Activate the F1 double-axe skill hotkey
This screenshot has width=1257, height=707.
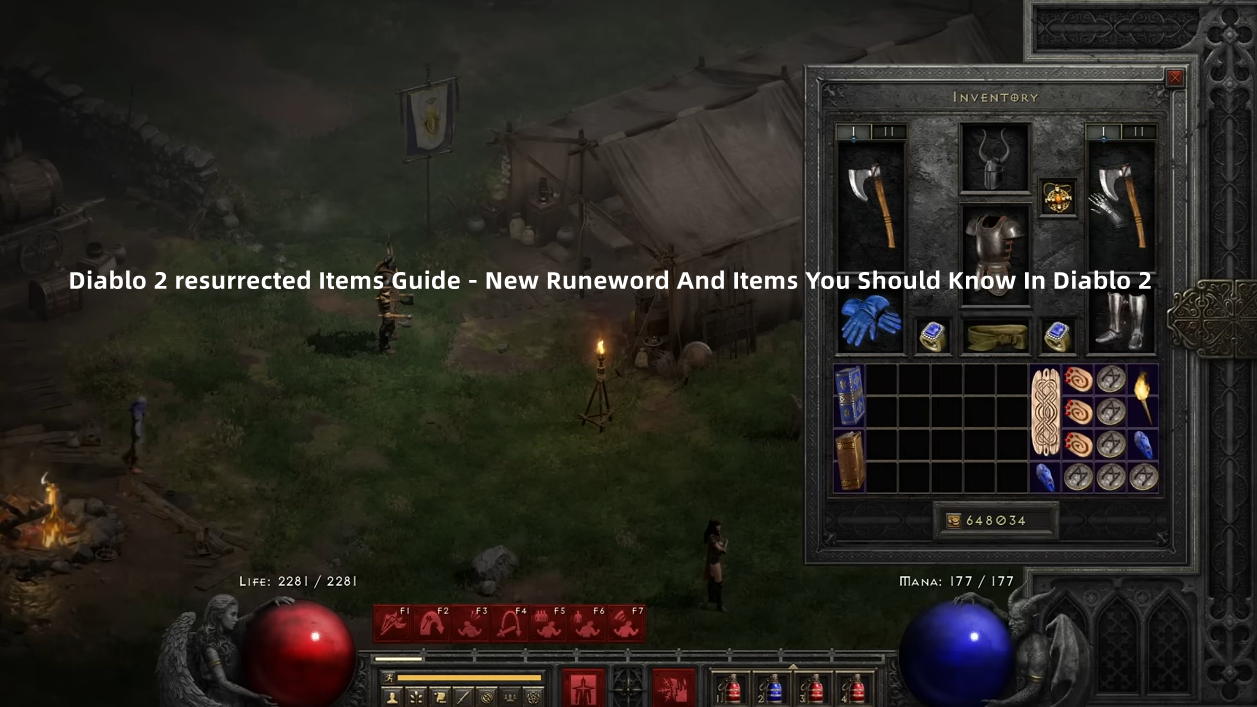pyautogui.click(x=392, y=623)
